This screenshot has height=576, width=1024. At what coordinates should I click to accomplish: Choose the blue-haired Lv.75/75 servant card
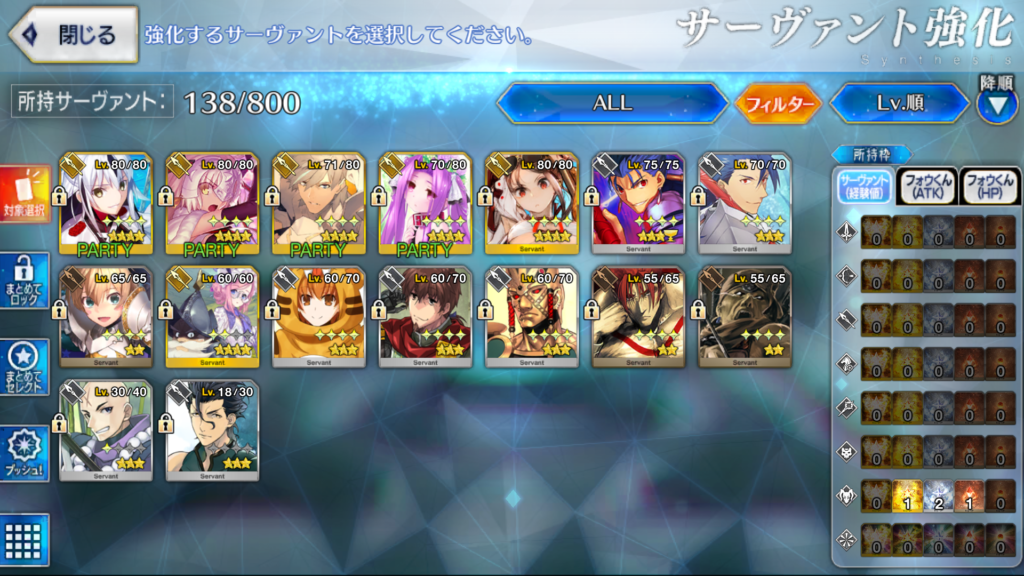638,205
